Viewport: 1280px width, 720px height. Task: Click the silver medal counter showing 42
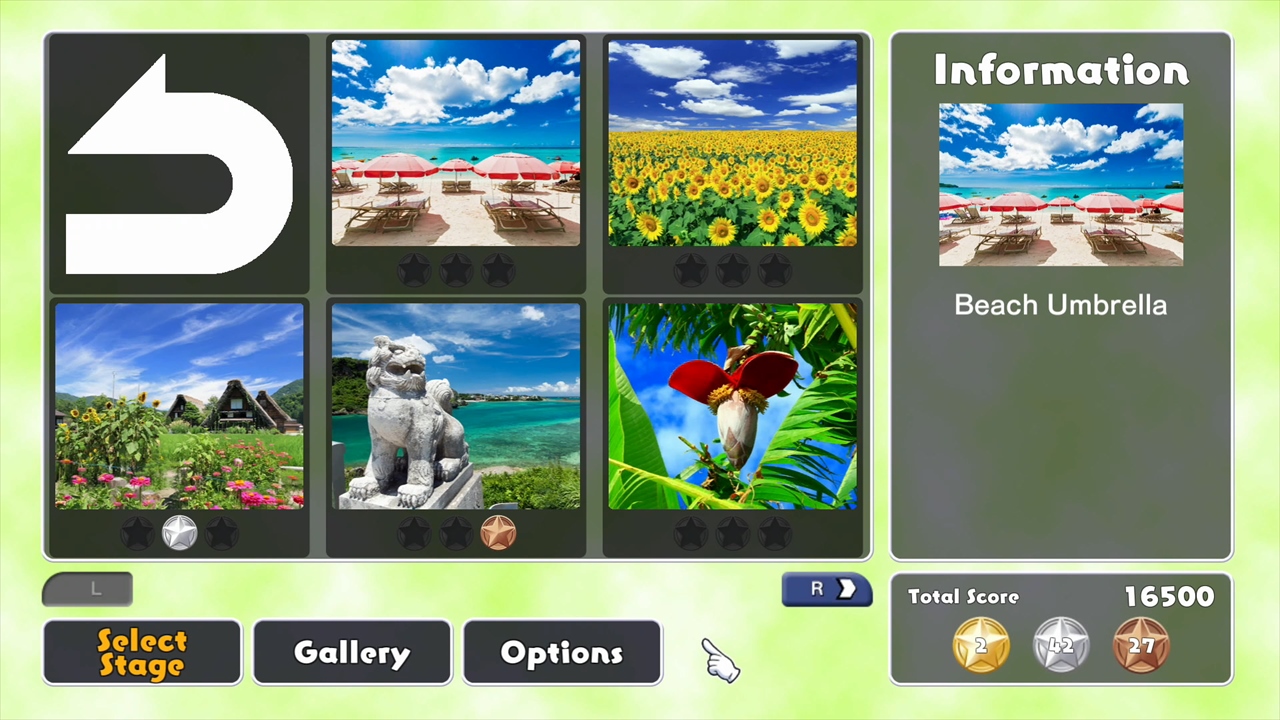[1061, 645]
